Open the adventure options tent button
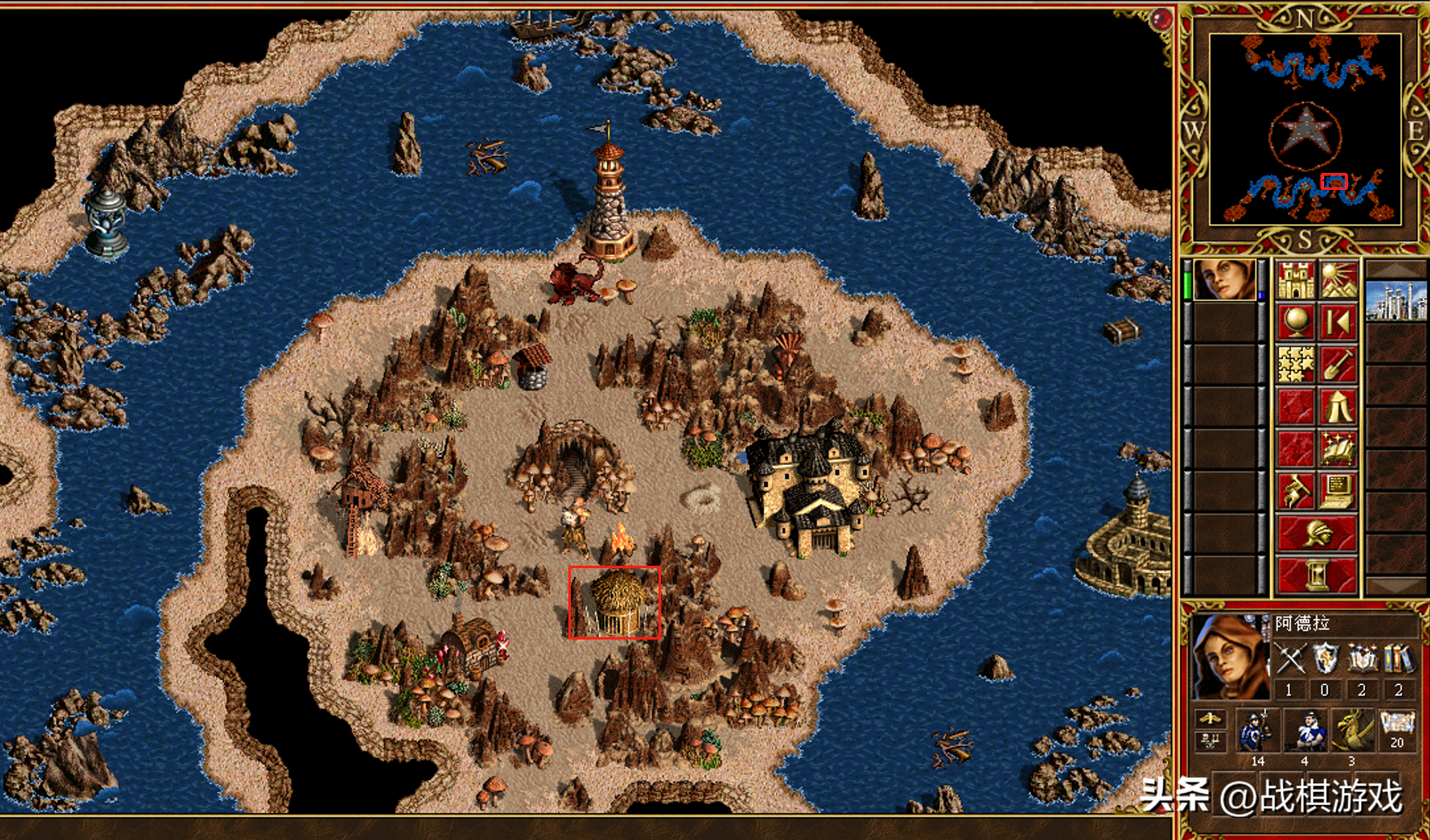Image resolution: width=1430 pixels, height=840 pixels. [x=1337, y=407]
